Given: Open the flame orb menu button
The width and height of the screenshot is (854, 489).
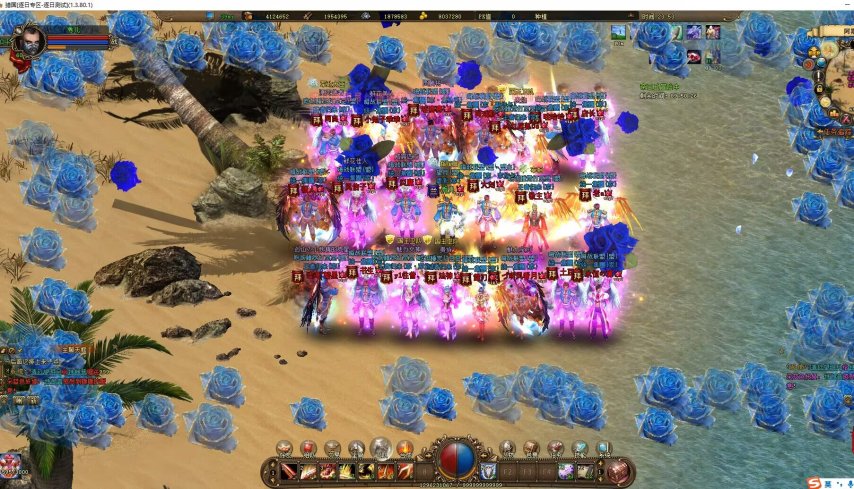Looking at the screenshot, I should click(x=404, y=448).
